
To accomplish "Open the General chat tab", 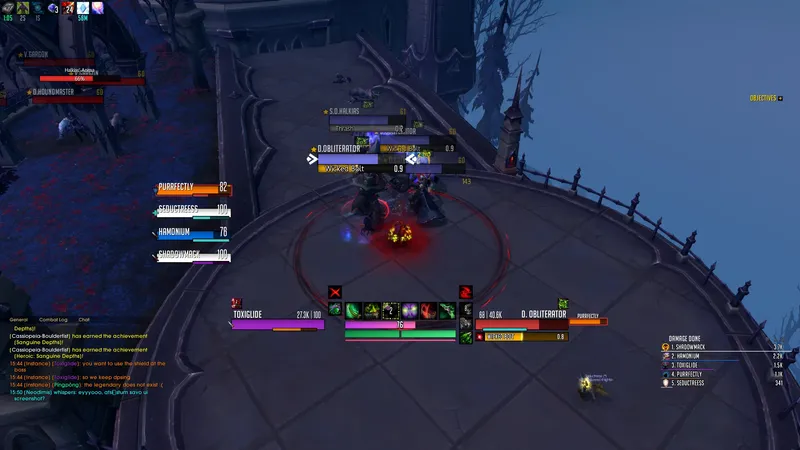I will [18, 319].
